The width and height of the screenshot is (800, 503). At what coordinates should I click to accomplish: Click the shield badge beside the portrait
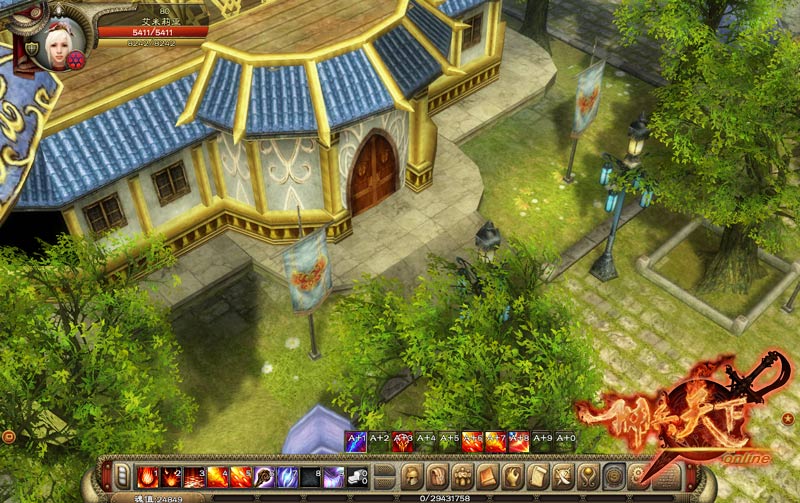(x=32, y=48)
